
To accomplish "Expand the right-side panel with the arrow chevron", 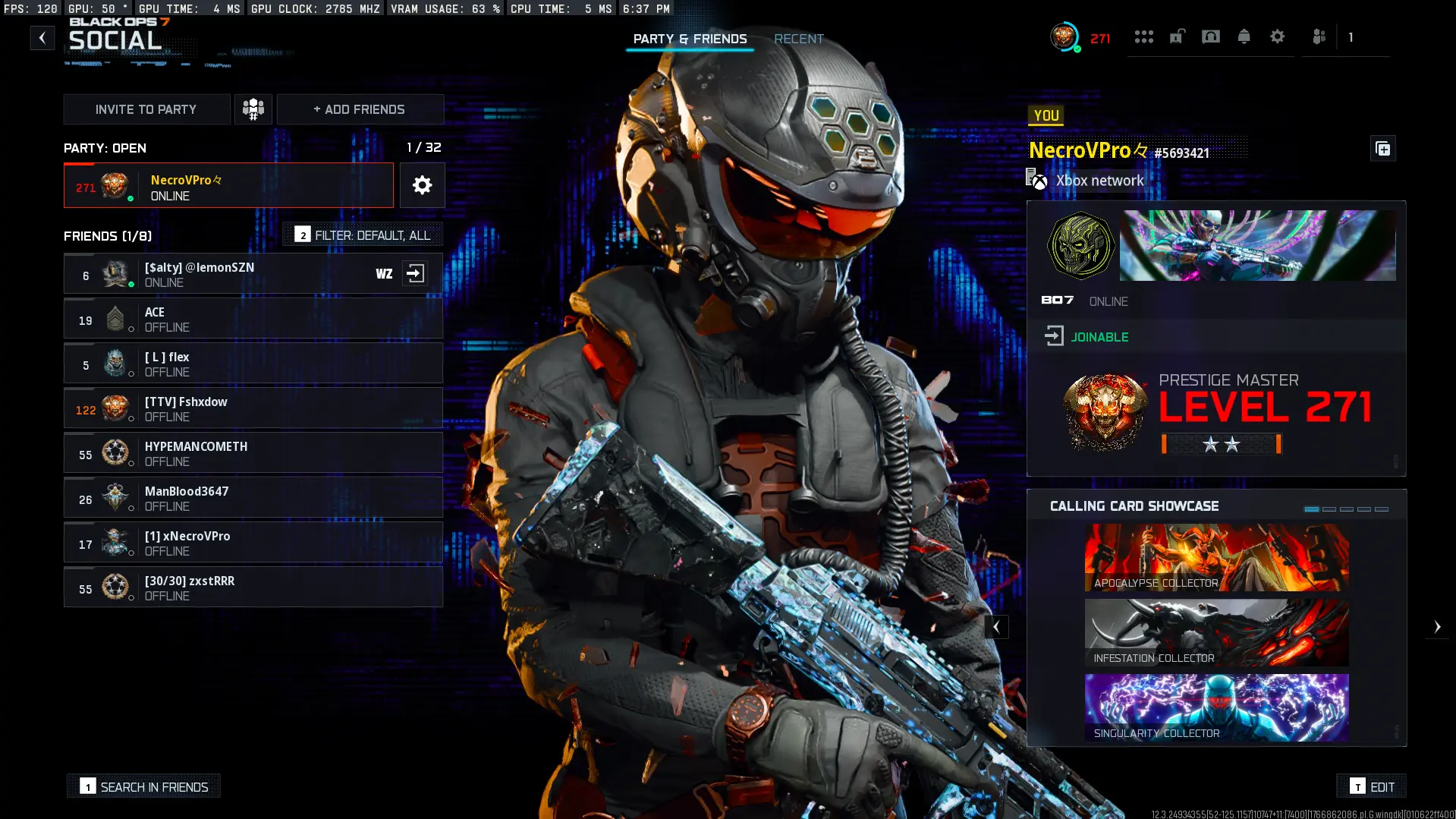I will pyautogui.click(x=1438, y=626).
